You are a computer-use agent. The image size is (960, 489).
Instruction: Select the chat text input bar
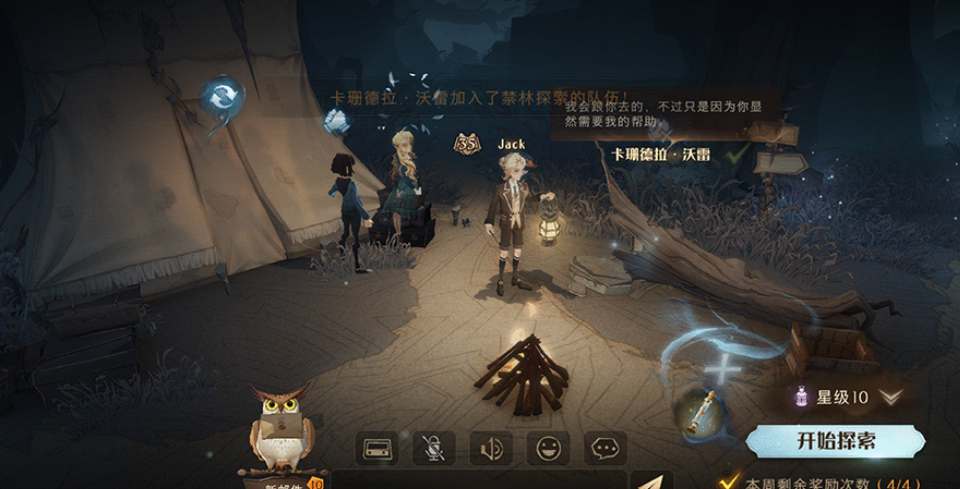click(480, 480)
